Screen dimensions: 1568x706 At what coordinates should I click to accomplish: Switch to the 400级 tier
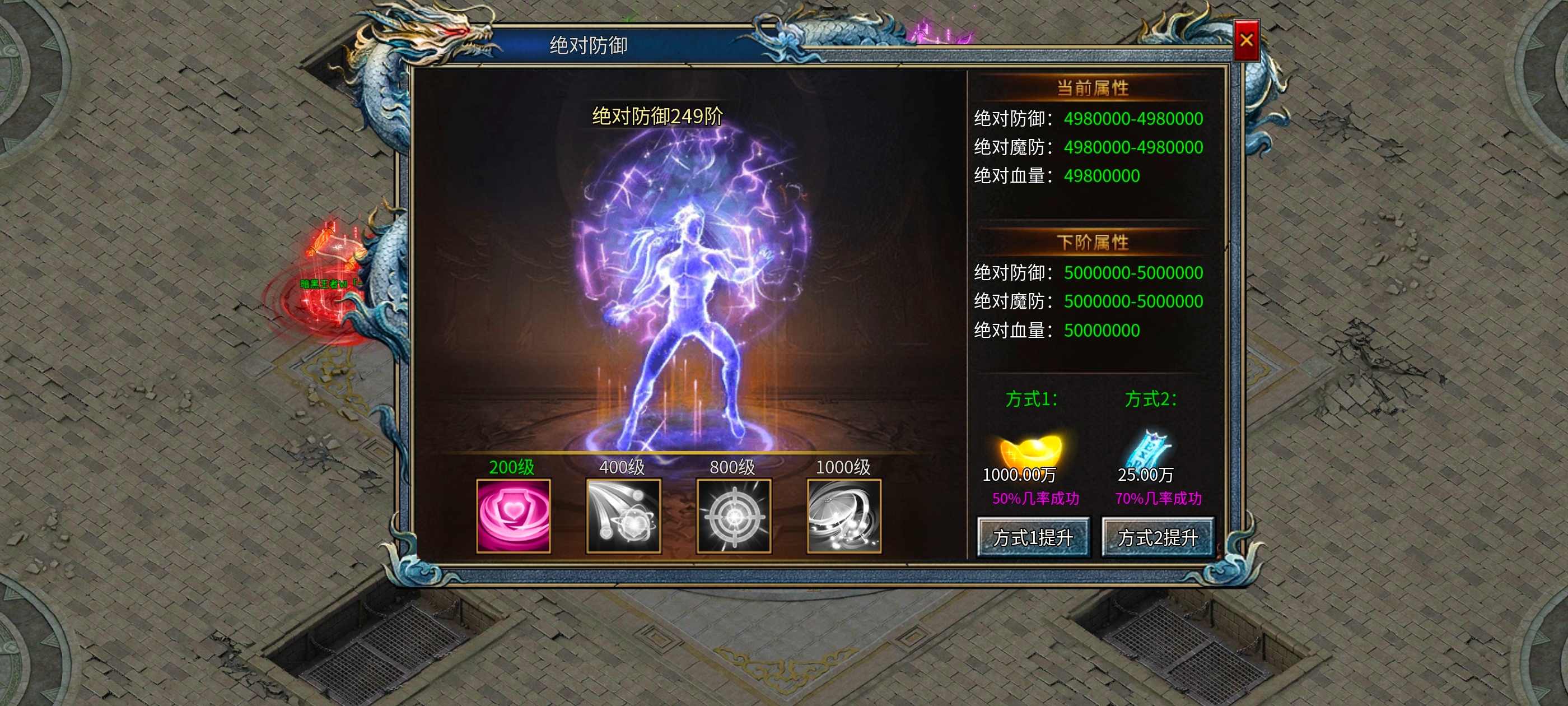tap(622, 468)
